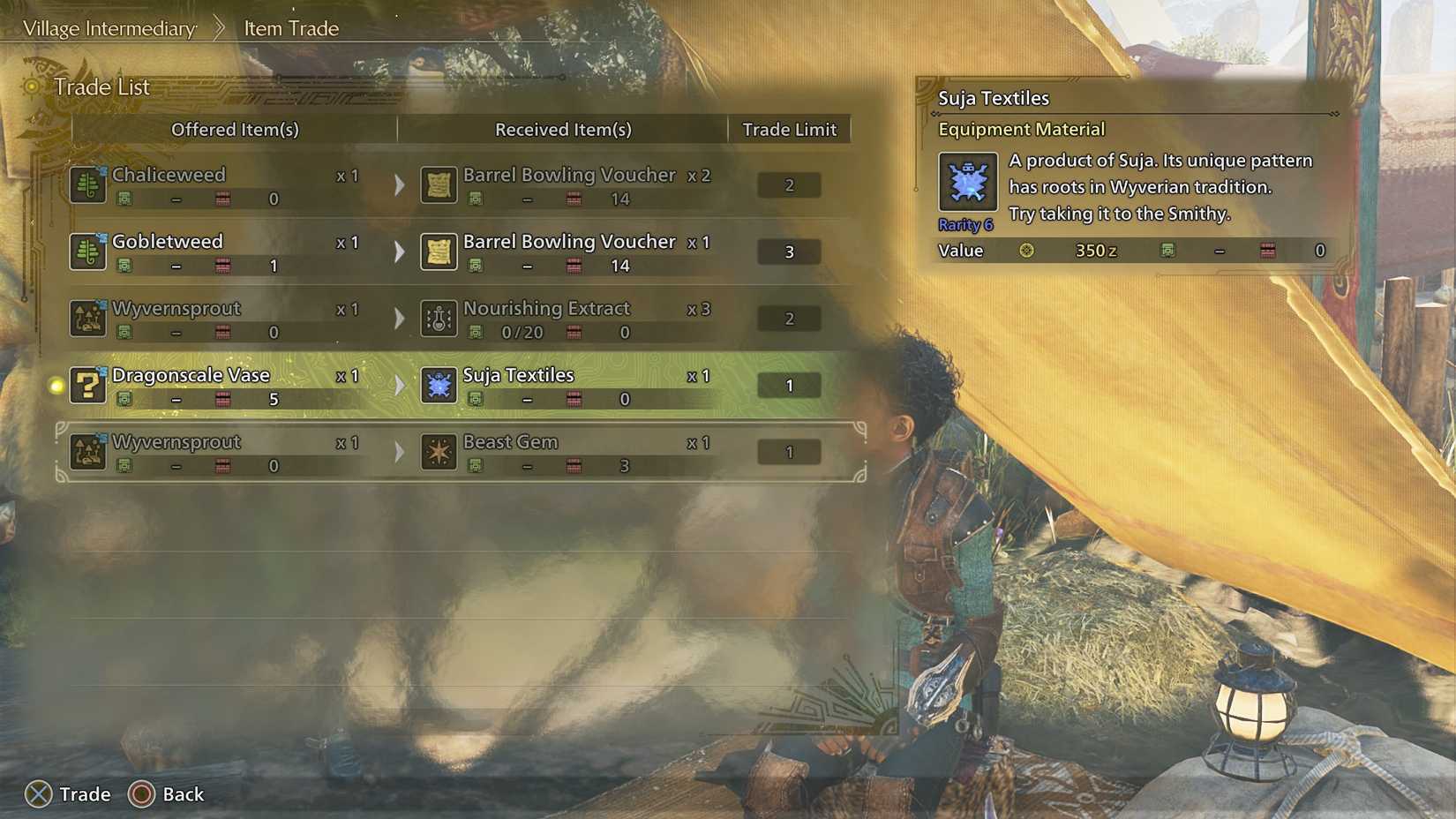This screenshot has height=819, width=1456.
Task: Click the Beast Gem star icon
Action: tap(439, 452)
